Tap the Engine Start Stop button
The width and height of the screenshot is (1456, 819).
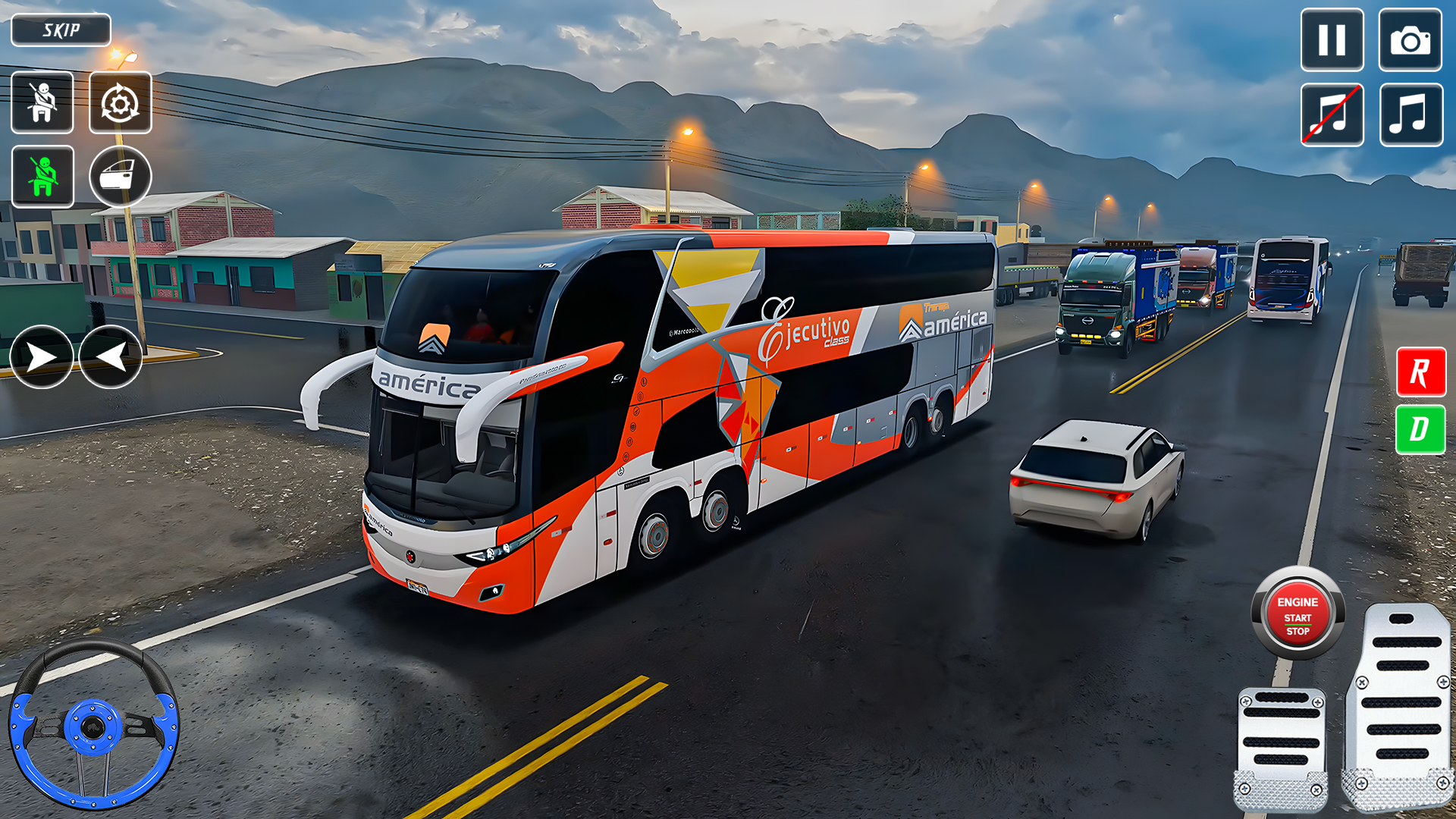pyautogui.click(x=1298, y=614)
